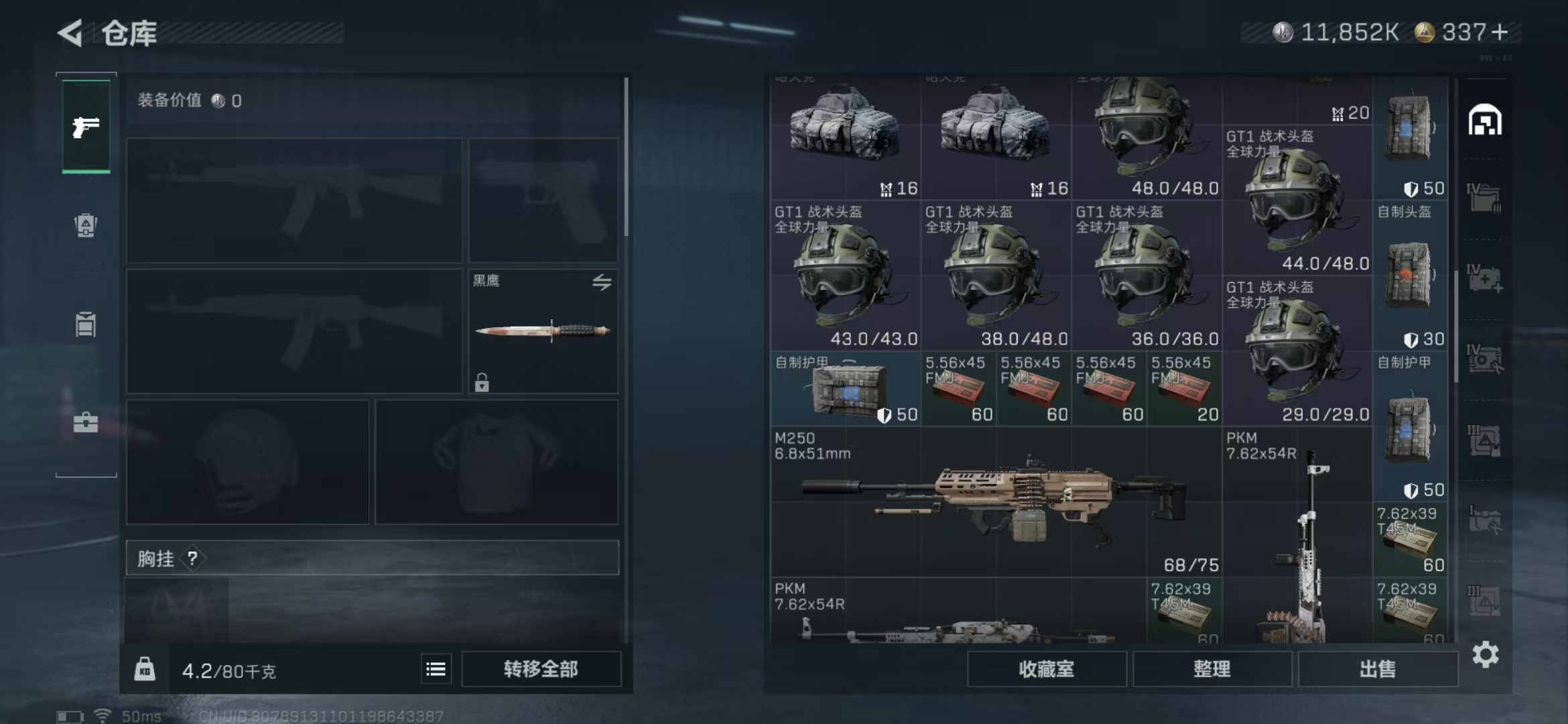Open the briefcase tab on left sidebar
Image resolution: width=1568 pixels, height=724 pixels.
point(86,422)
